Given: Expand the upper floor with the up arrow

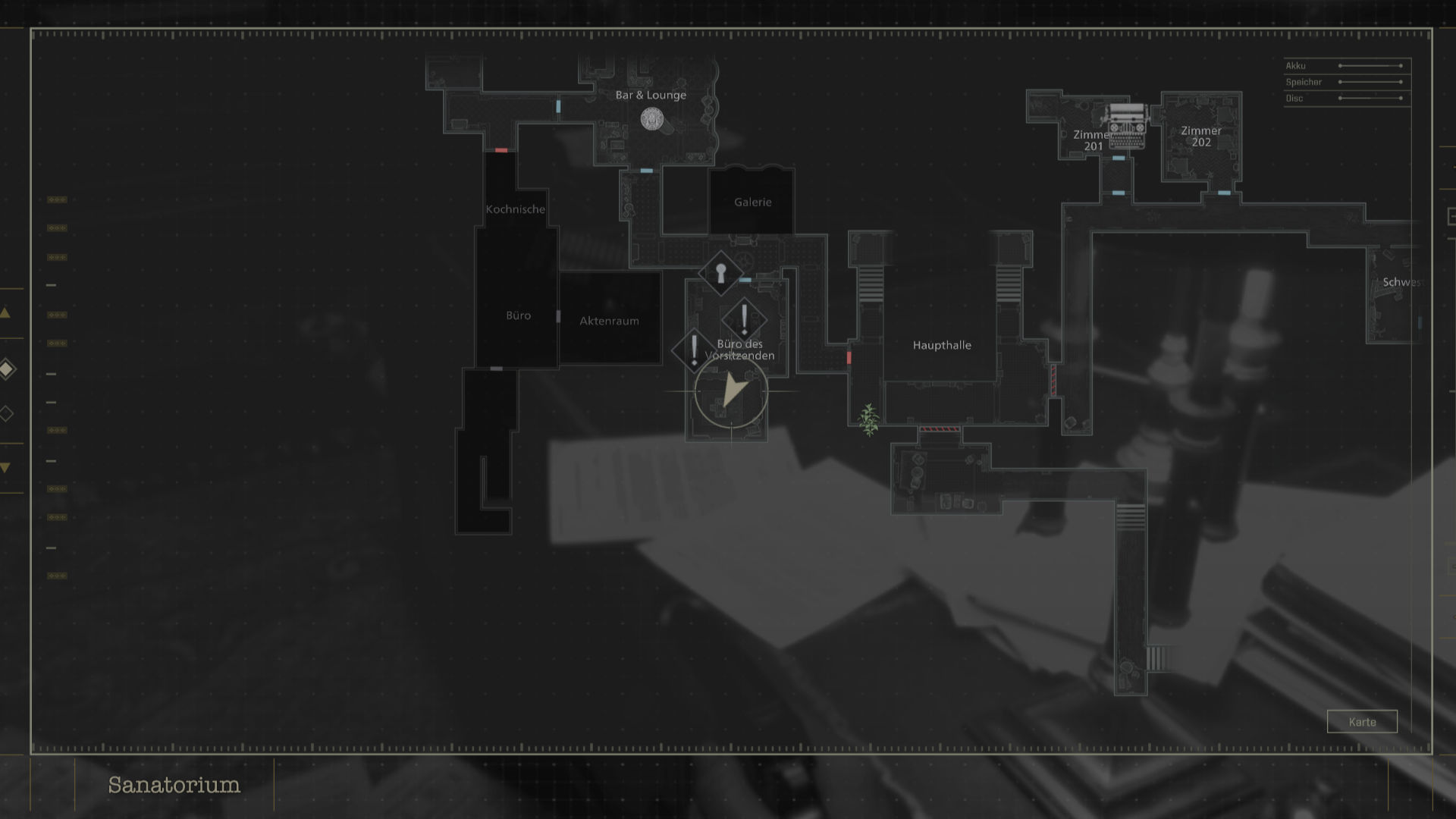Looking at the screenshot, I should [x=5, y=312].
